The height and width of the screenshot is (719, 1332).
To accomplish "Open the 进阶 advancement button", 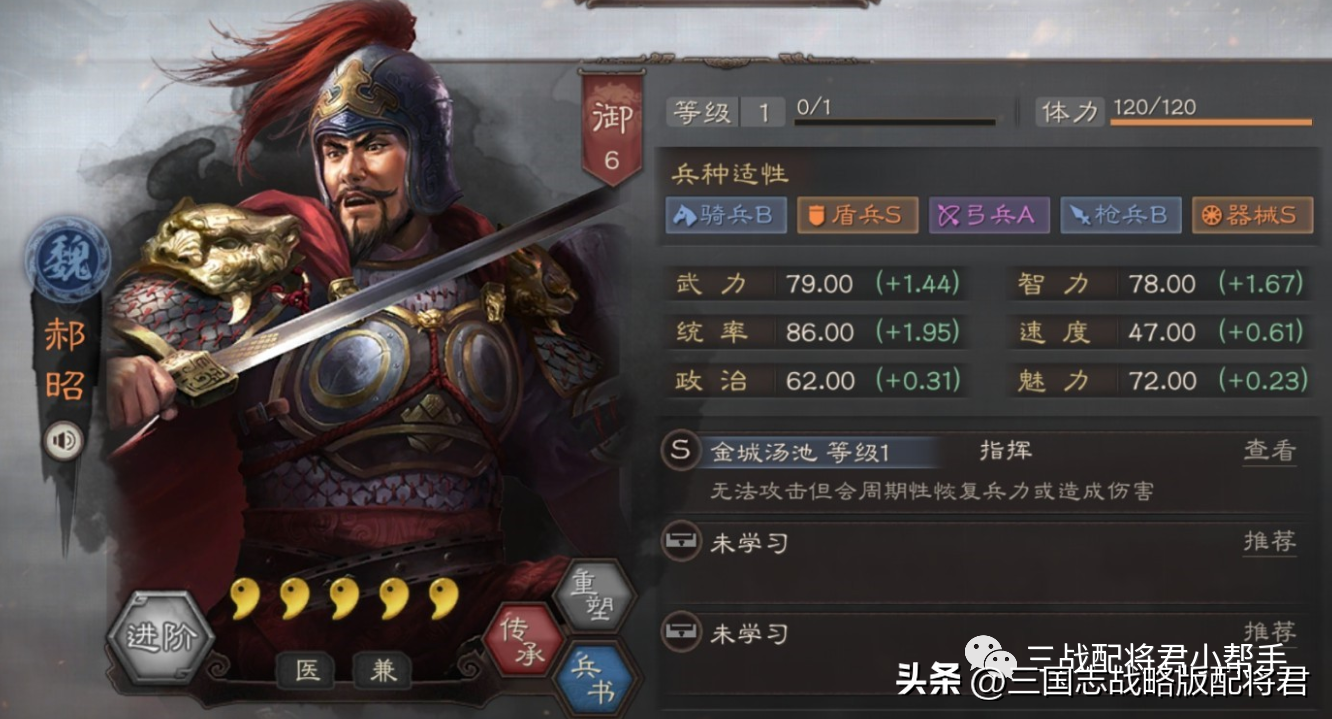I will pyautogui.click(x=159, y=638).
